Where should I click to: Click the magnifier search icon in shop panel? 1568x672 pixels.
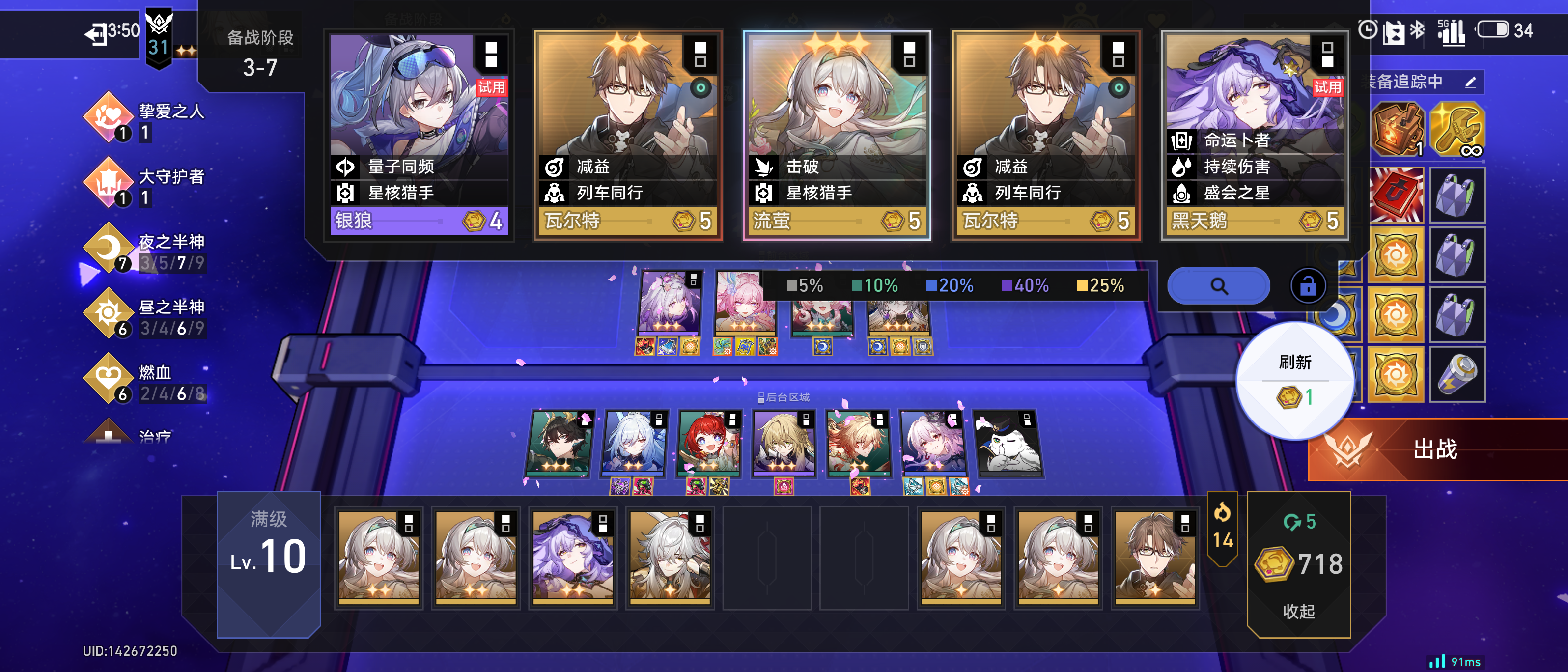pos(1219,285)
